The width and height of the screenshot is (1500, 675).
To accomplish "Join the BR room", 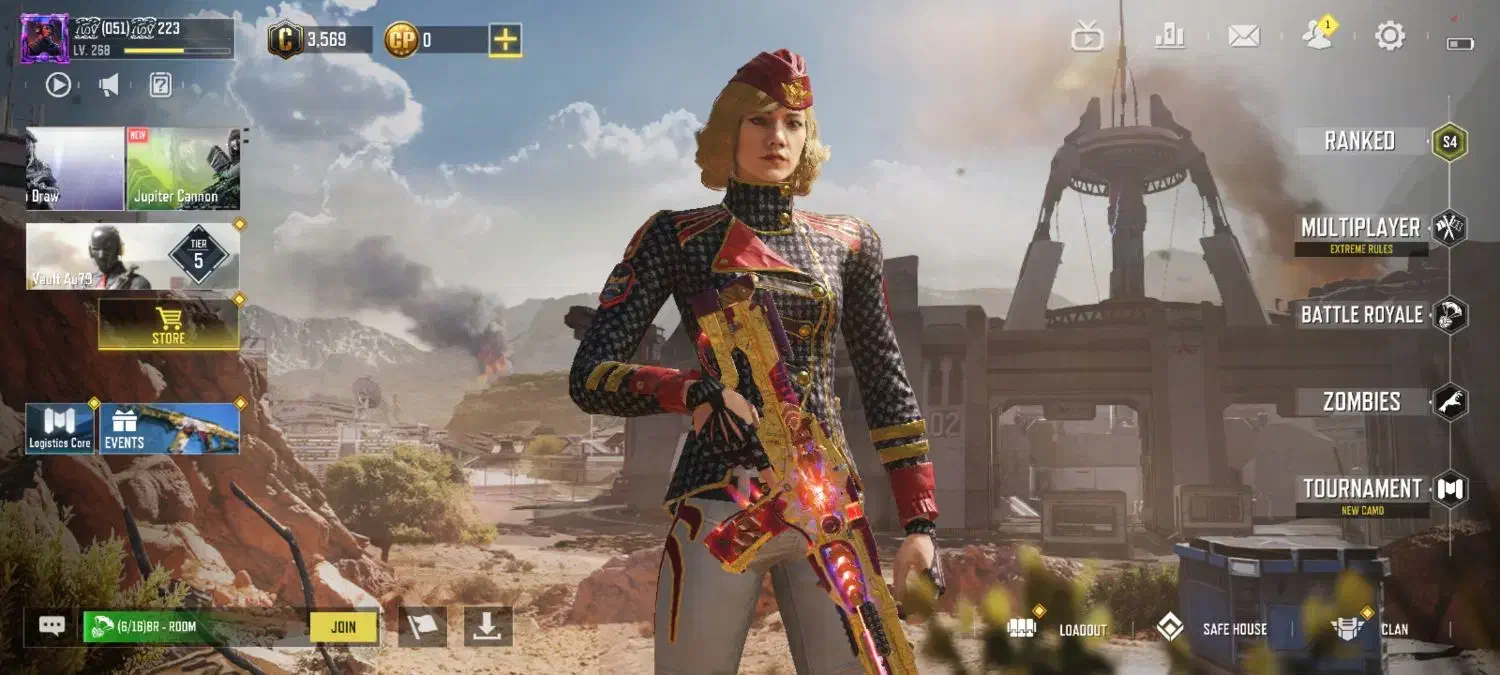I will coord(343,627).
